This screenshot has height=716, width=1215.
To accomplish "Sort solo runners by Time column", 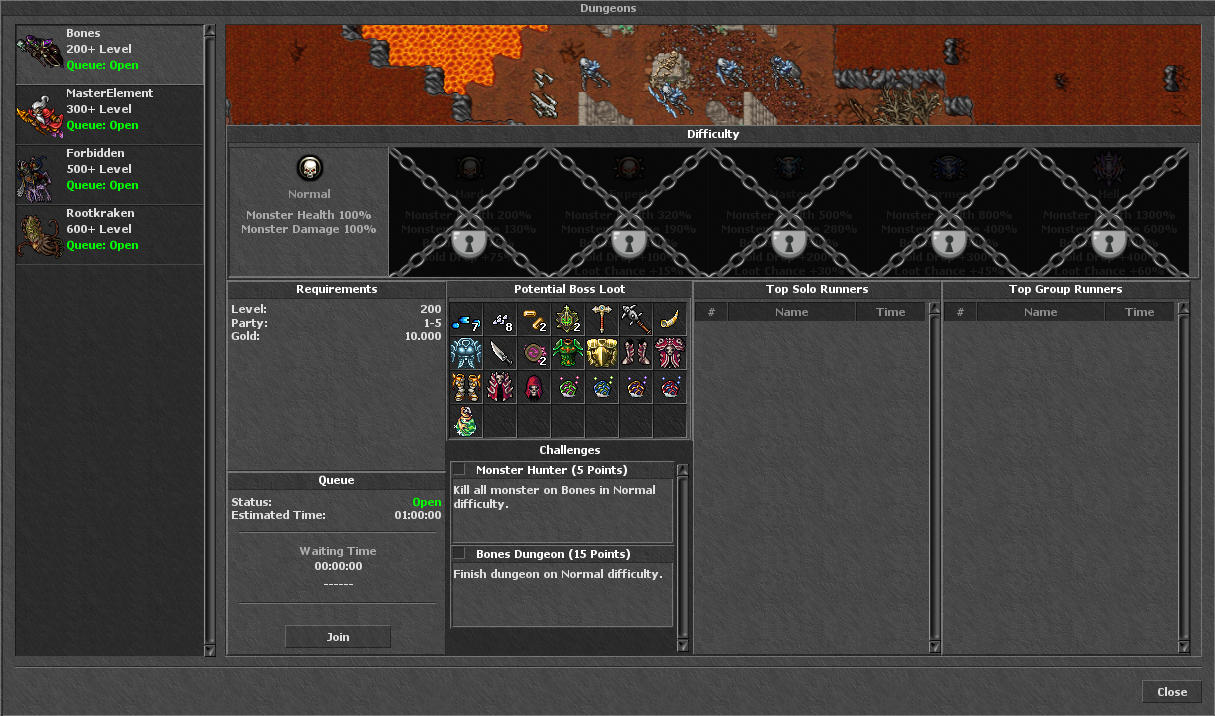I will click(x=890, y=312).
